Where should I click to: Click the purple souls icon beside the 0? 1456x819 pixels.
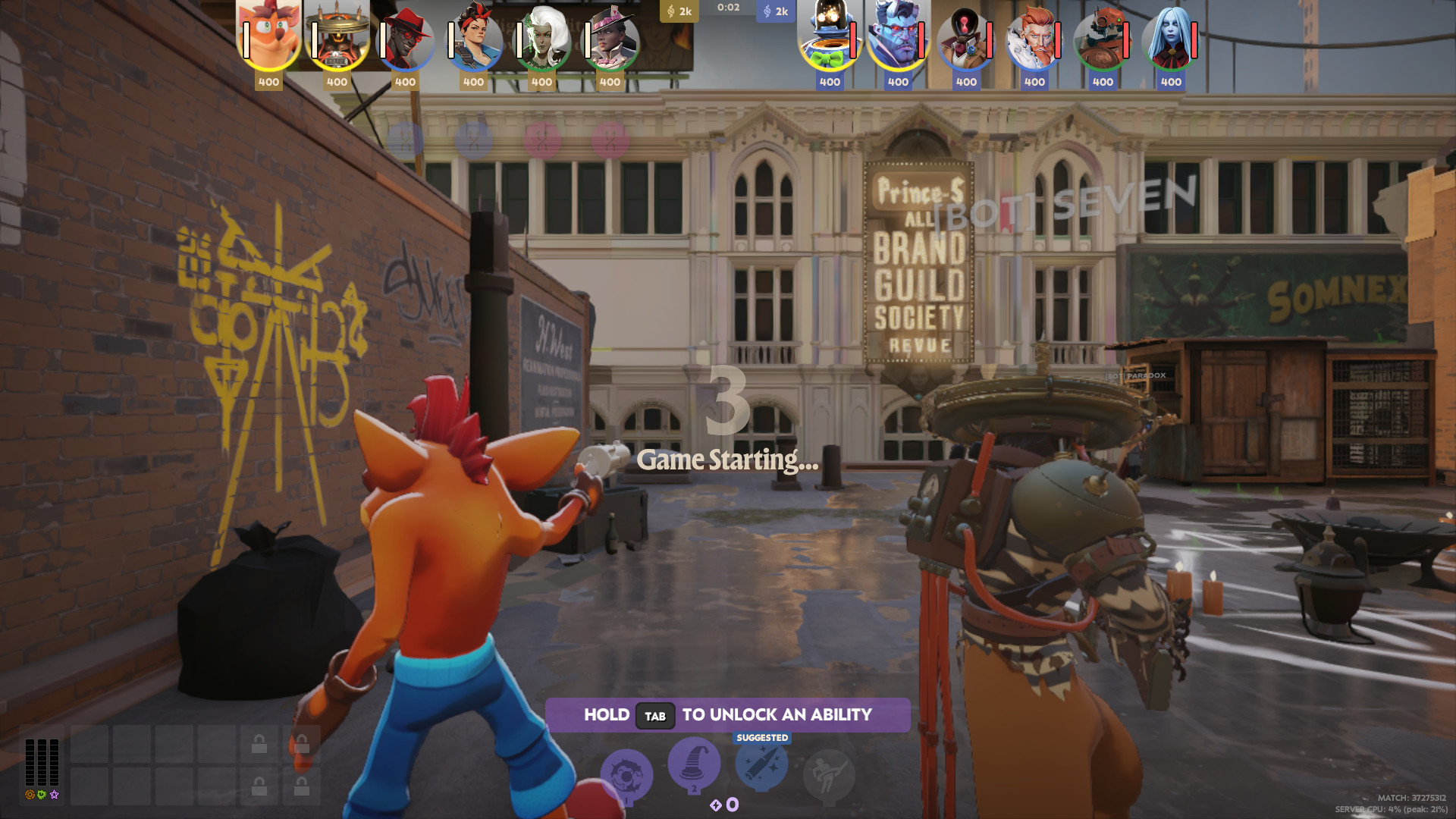click(x=717, y=805)
